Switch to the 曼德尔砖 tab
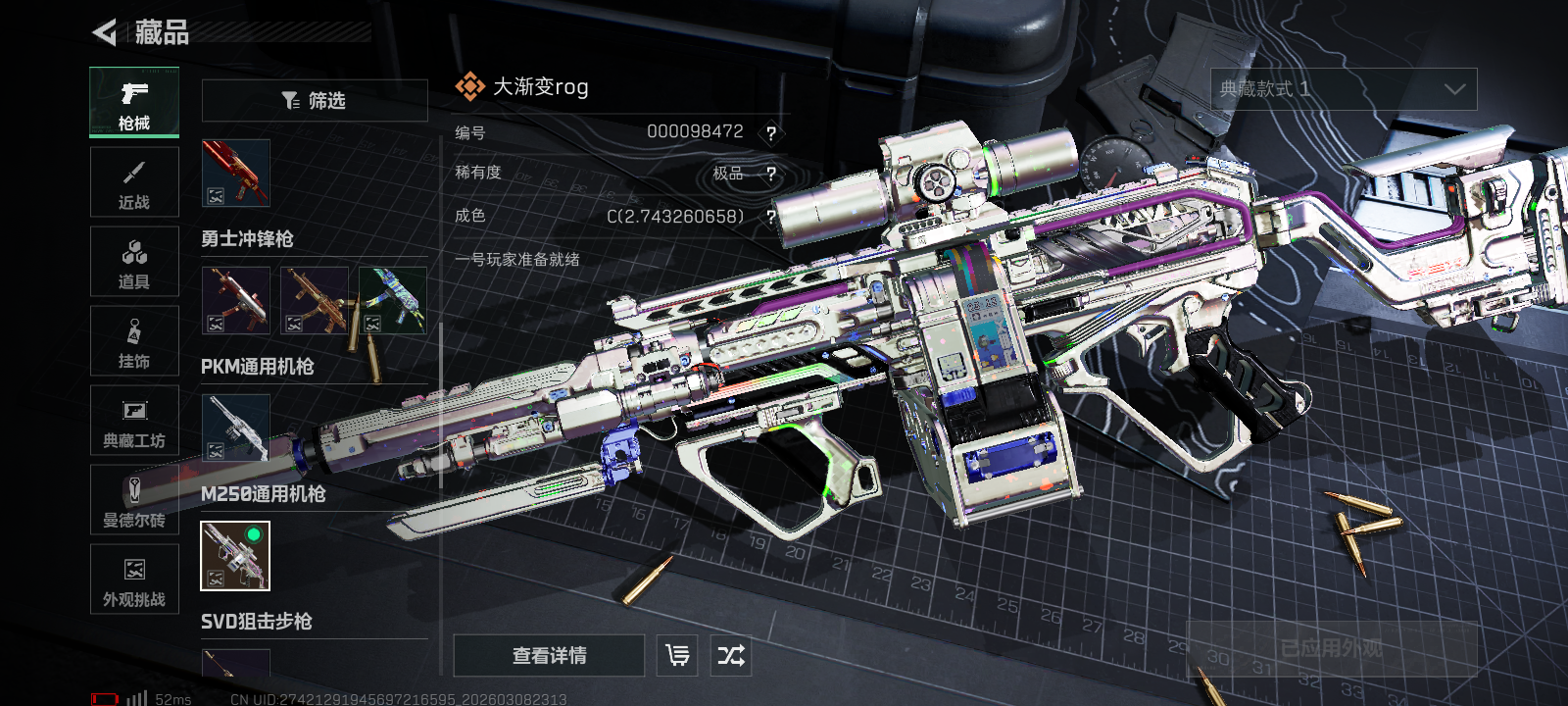Image resolution: width=1568 pixels, height=706 pixels. coord(134,500)
